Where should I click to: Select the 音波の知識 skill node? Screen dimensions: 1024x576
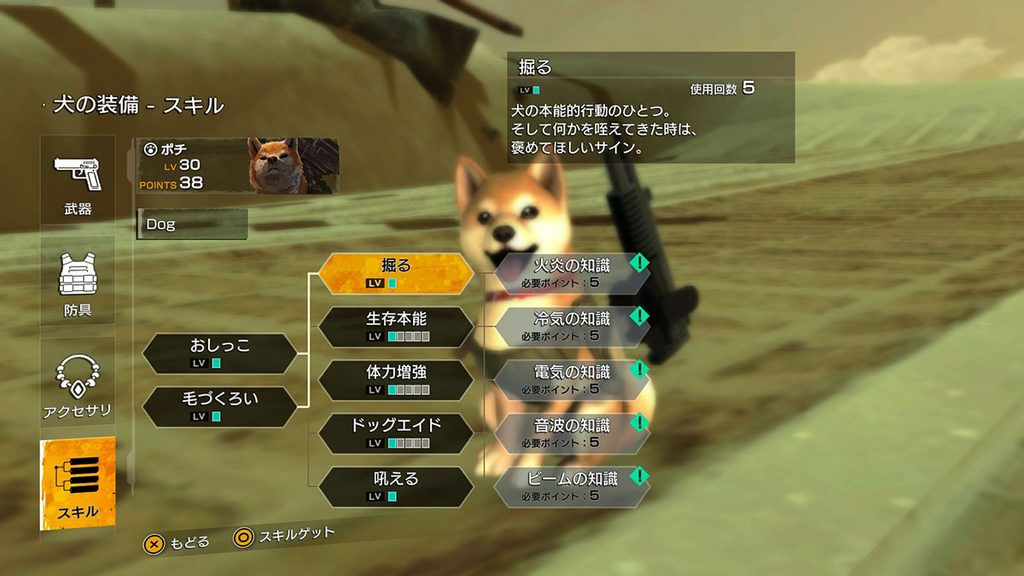(x=571, y=433)
